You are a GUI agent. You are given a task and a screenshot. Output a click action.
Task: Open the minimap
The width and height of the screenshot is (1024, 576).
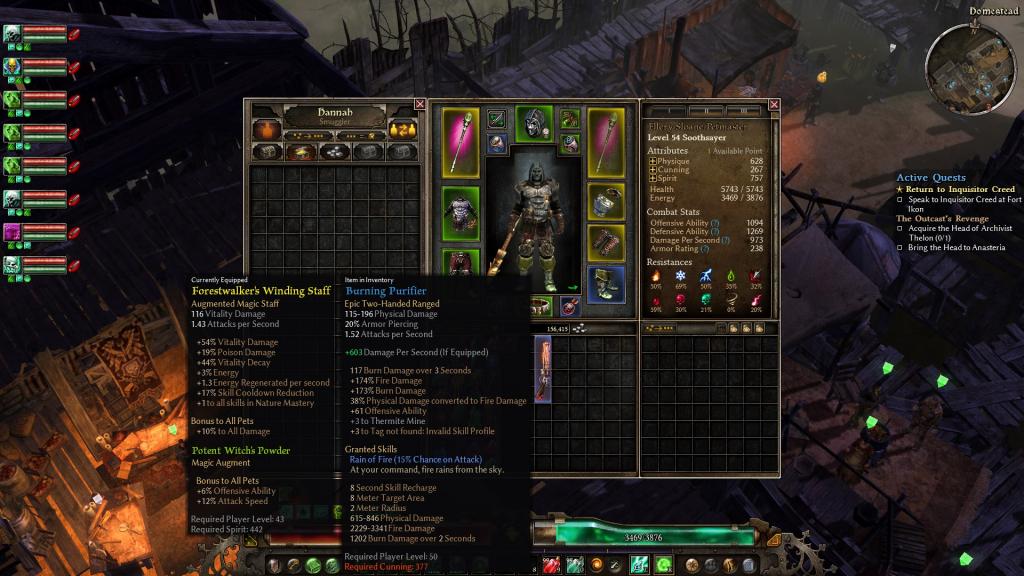coord(968,68)
